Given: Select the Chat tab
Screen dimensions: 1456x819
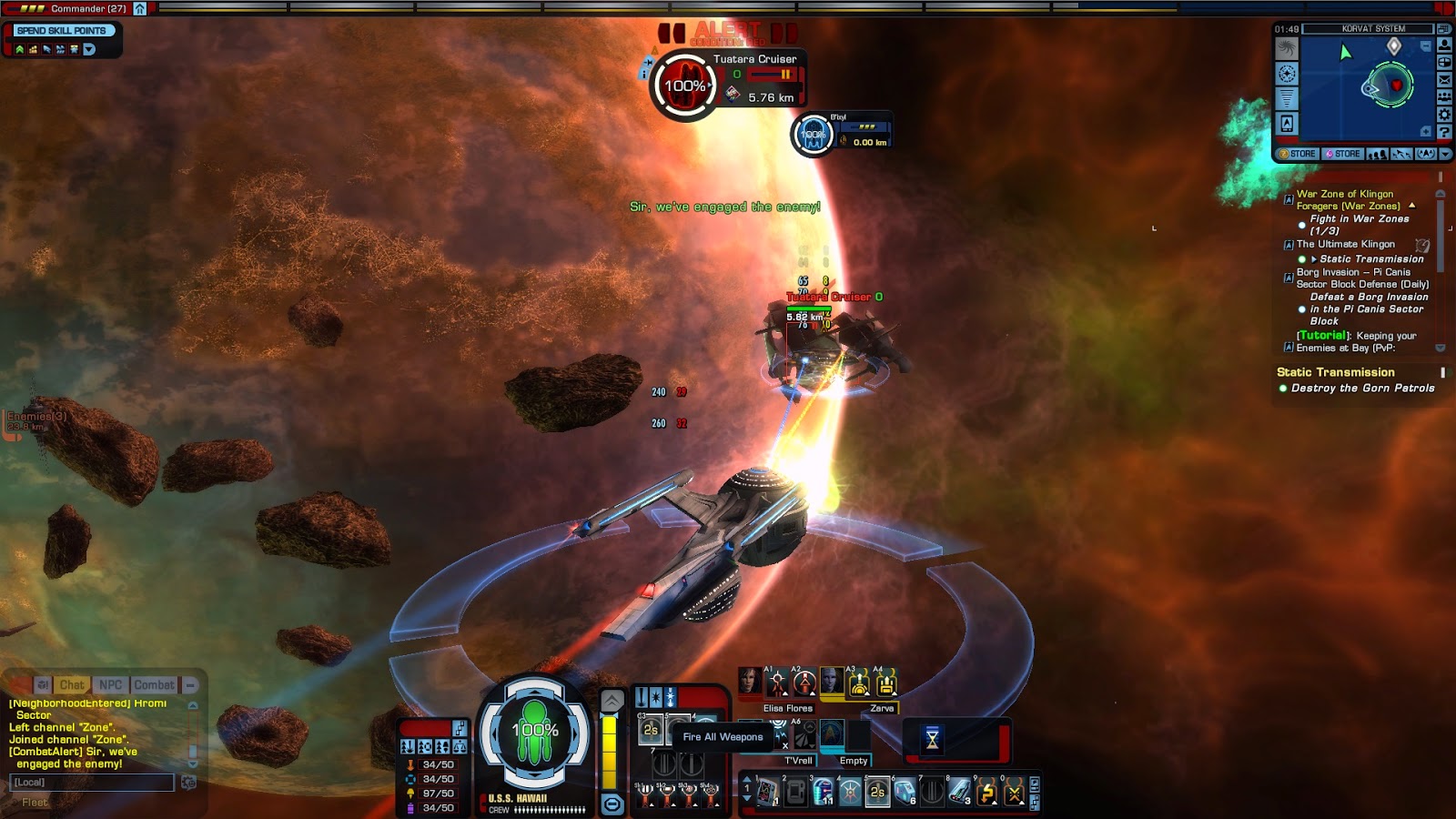Looking at the screenshot, I should click(72, 685).
